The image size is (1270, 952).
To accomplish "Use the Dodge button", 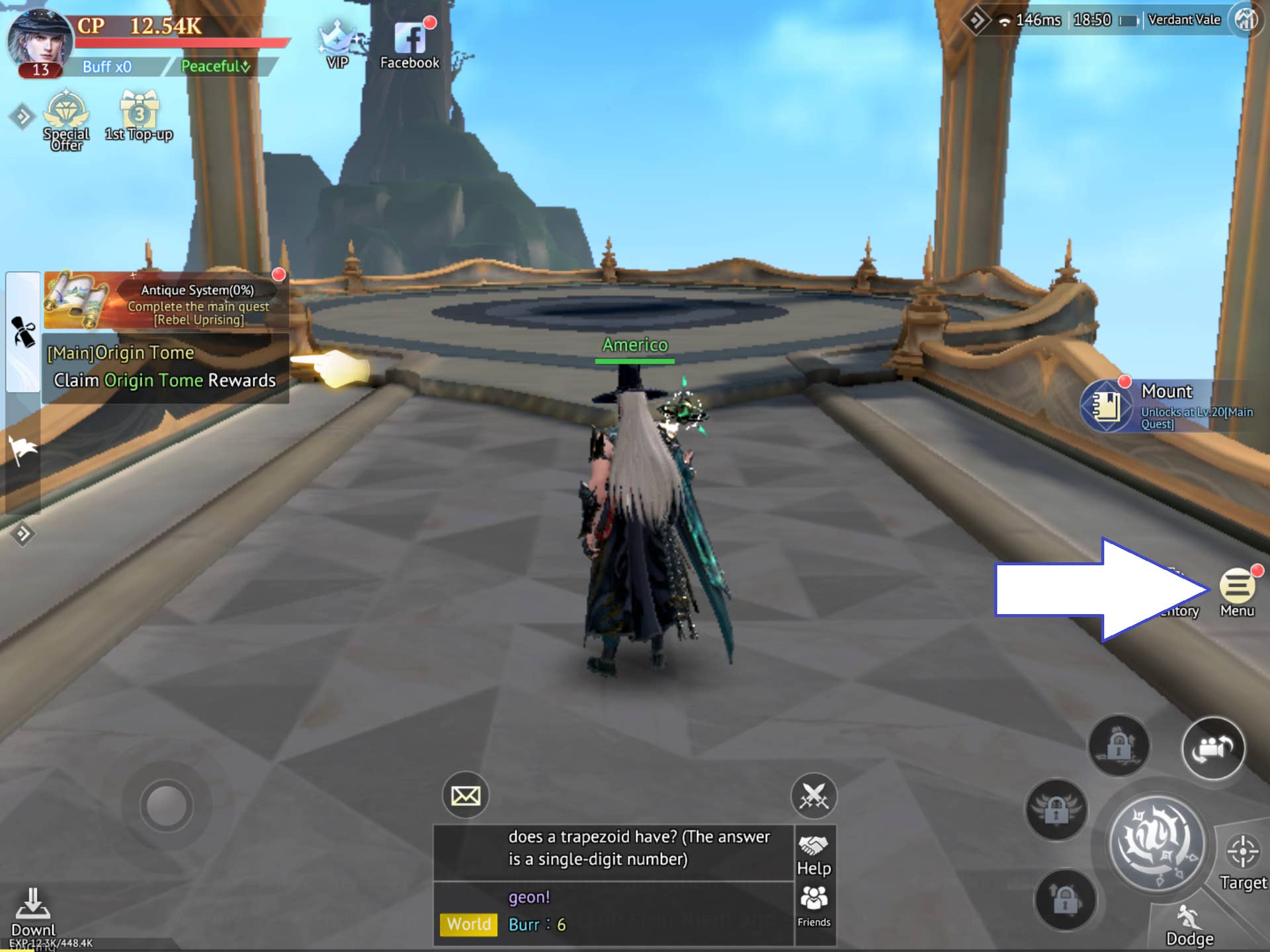I will (x=1189, y=924).
